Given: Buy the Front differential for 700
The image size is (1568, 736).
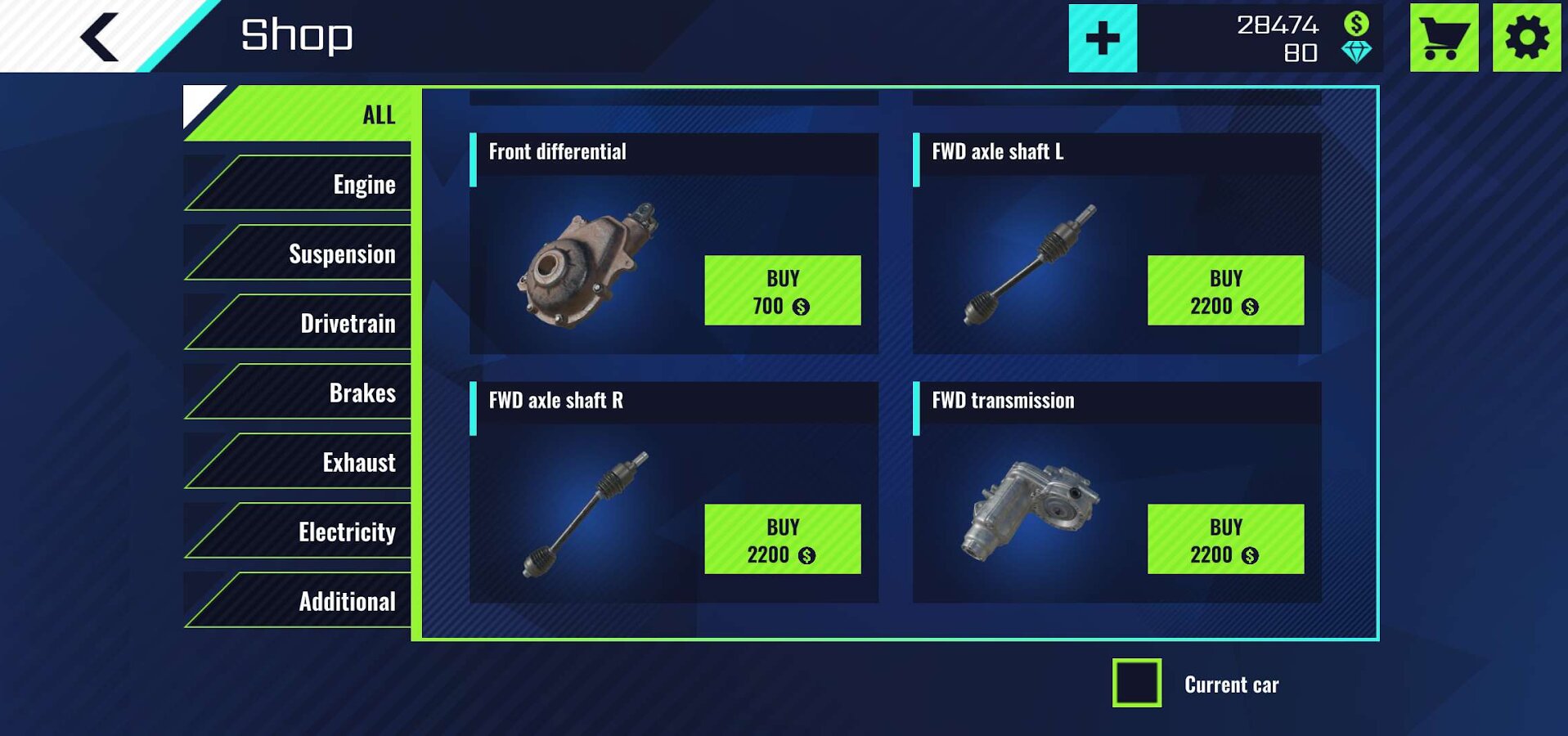Looking at the screenshot, I should (782, 290).
